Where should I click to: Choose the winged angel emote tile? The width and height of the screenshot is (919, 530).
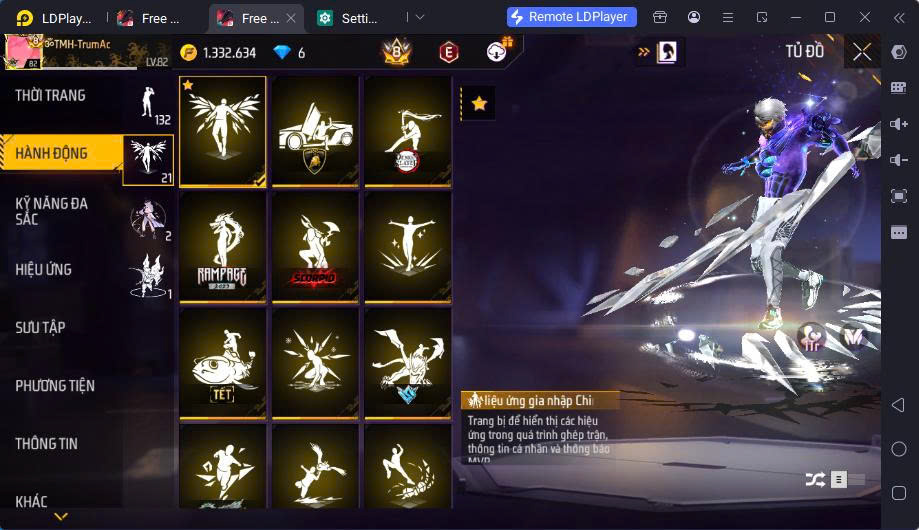[223, 132]
